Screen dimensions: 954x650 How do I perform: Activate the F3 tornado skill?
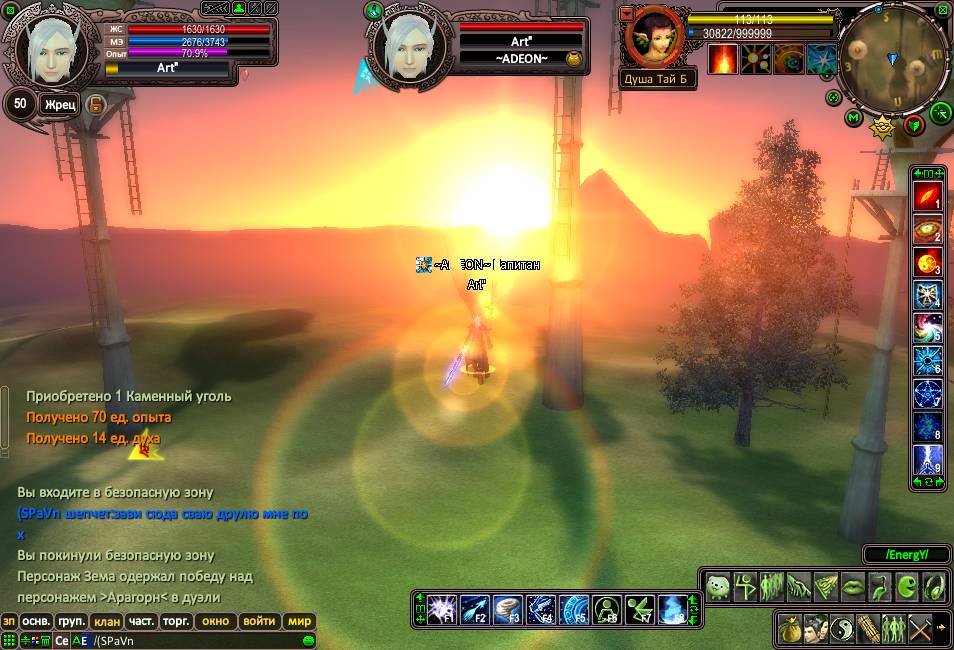tap(508, 607)
